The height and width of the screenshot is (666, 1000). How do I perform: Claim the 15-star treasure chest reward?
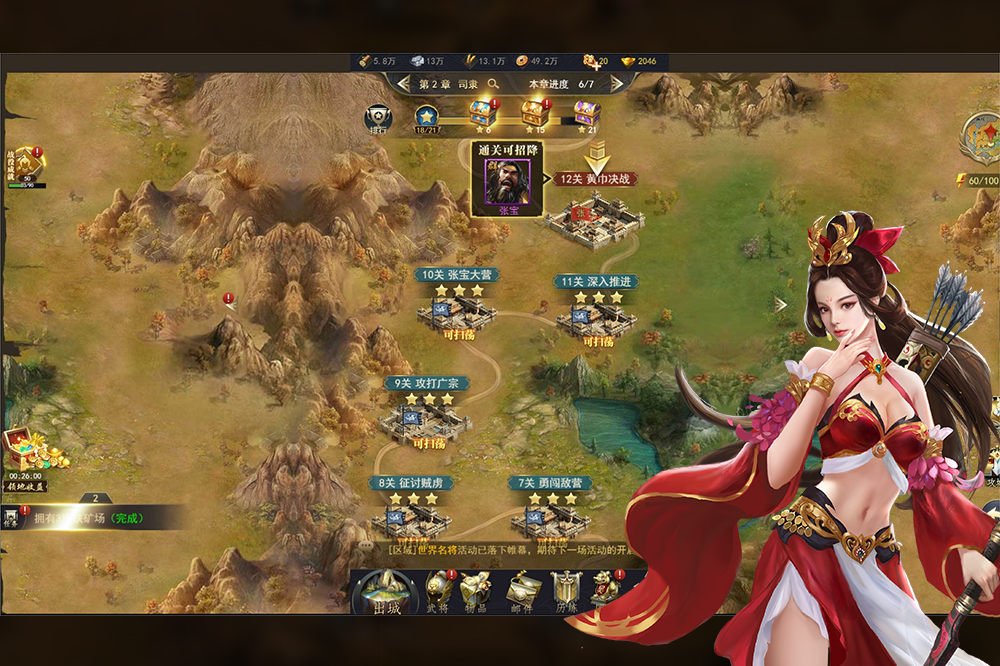pyautogui.click(x=535, y=112)
